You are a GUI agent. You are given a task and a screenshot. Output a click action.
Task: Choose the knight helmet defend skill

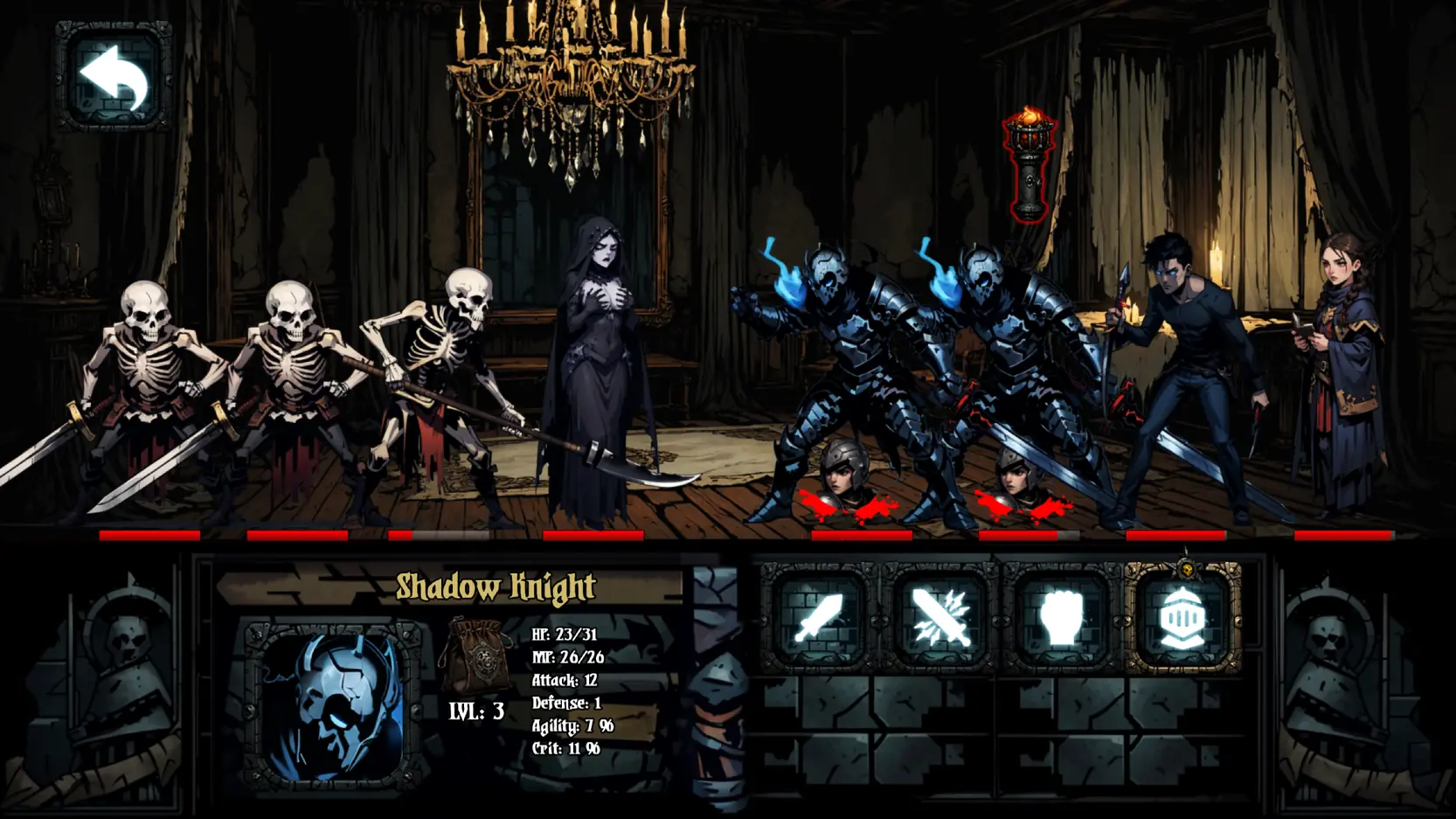pyautogui.click(x=1182, y=619)
